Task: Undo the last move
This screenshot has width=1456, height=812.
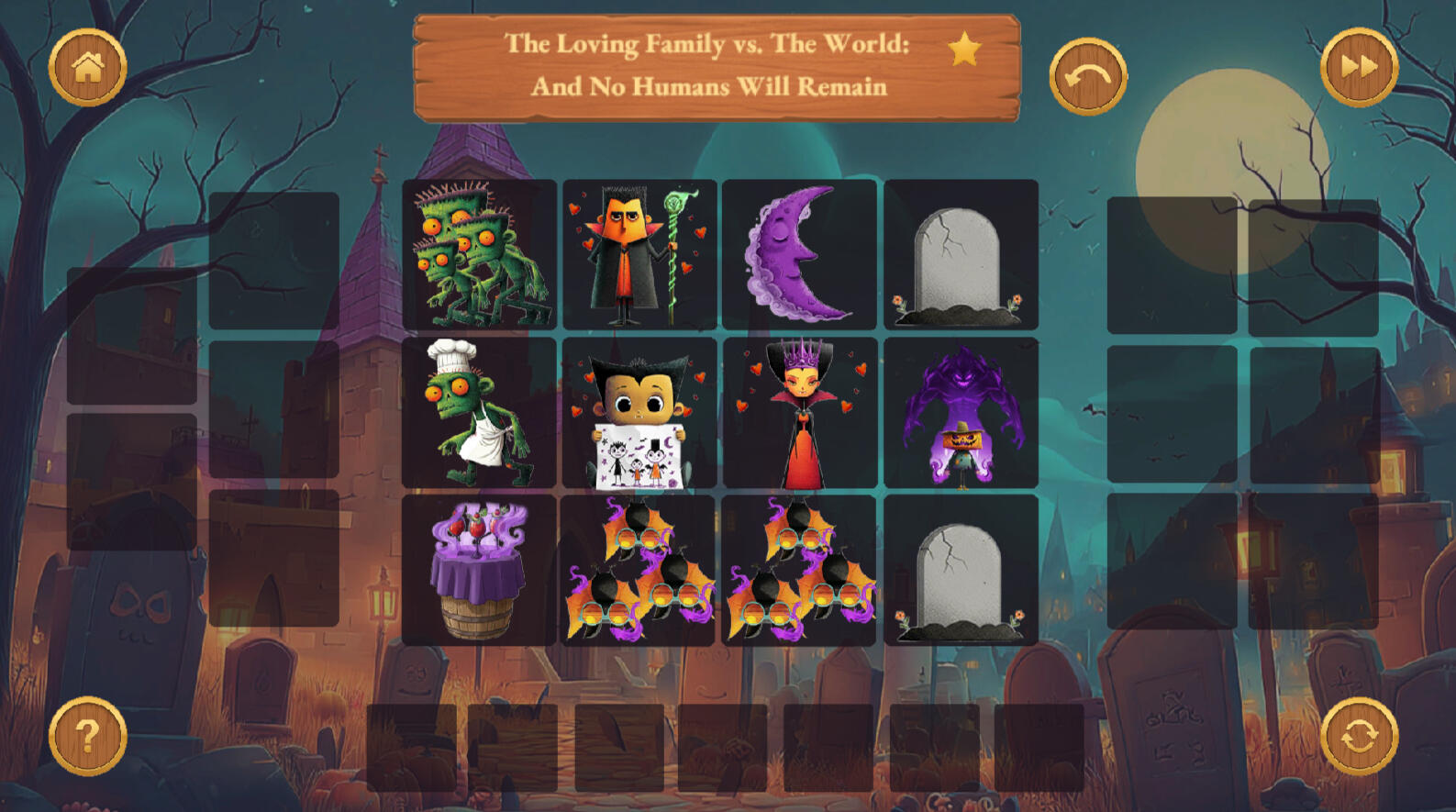Action: (x=1088, y=76)
